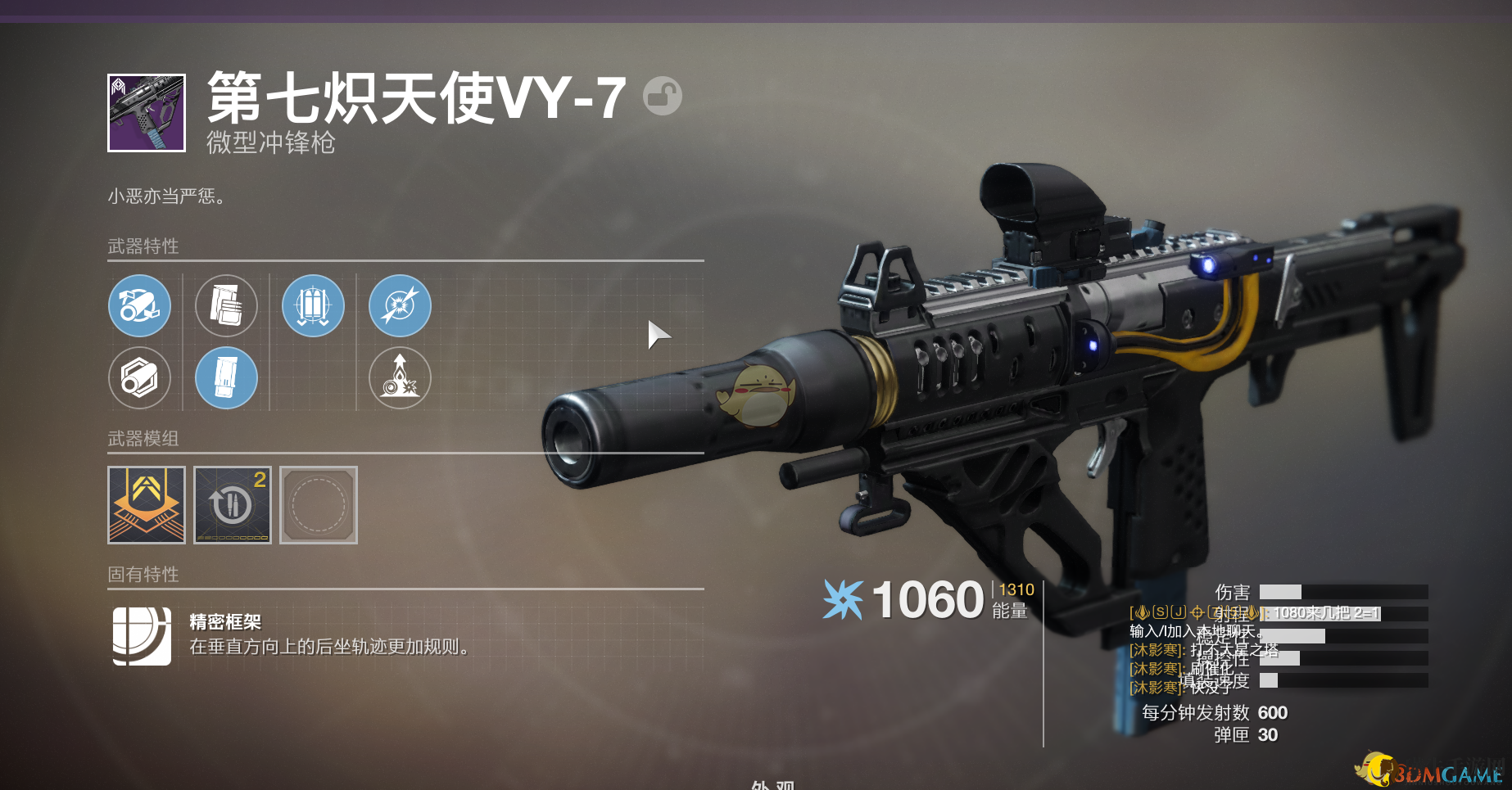1512x790 pixels.
Task: Click the Precision Frame intrinsic perk icon
Action: (142, 636)
